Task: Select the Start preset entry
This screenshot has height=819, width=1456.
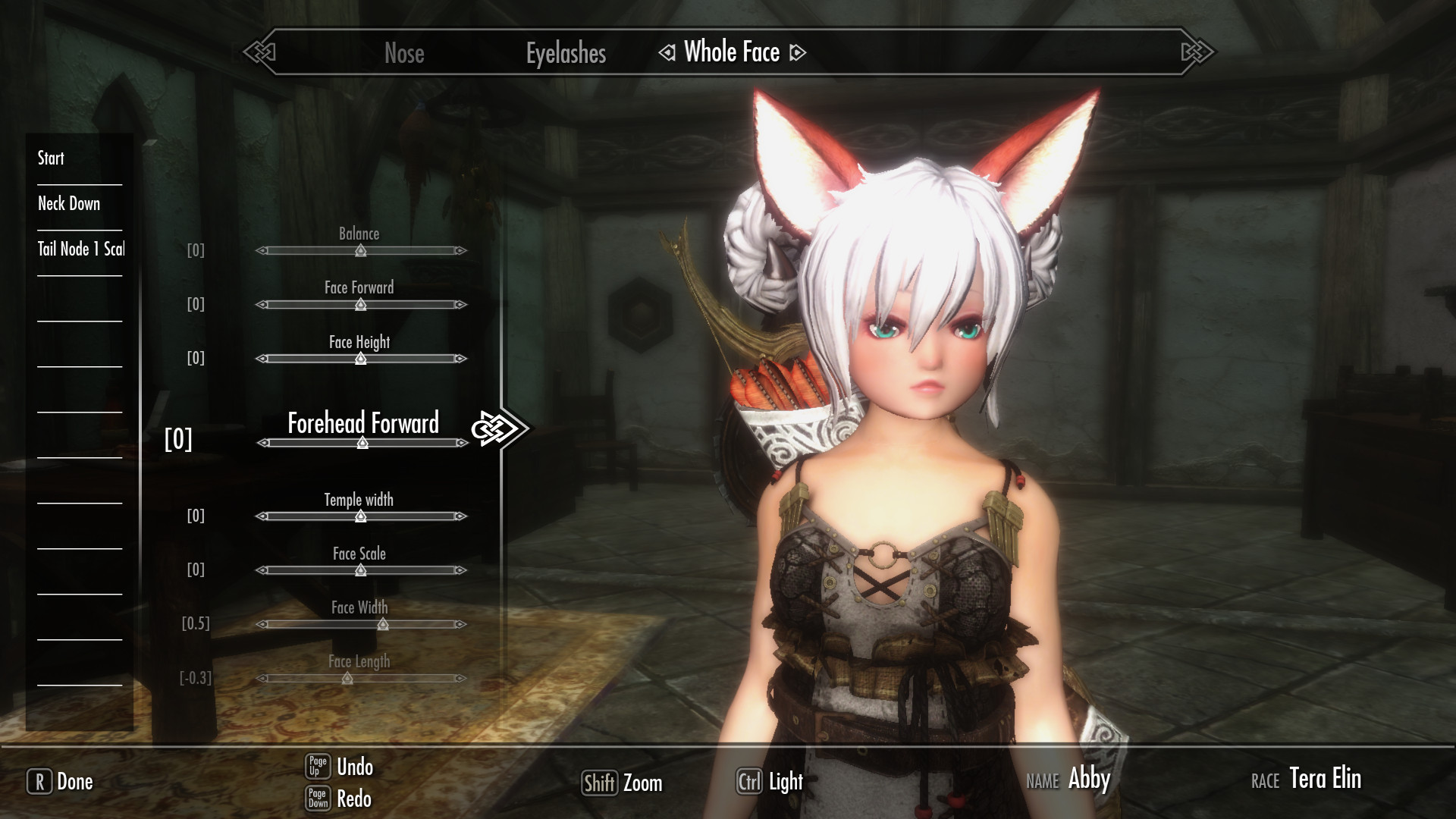Action: tap(52, 158)
